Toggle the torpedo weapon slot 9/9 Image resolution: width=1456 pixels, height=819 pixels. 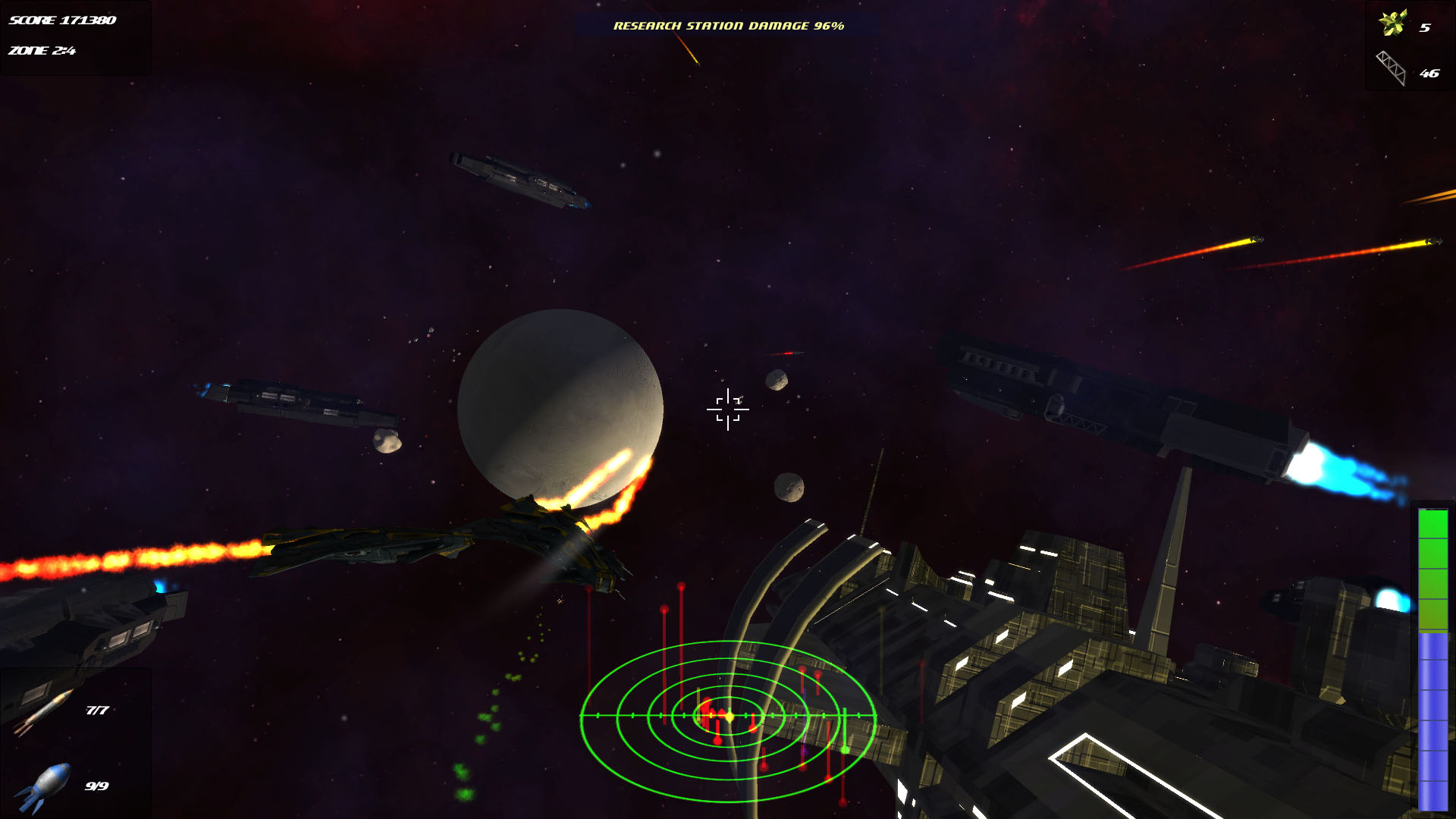[68, 785]
